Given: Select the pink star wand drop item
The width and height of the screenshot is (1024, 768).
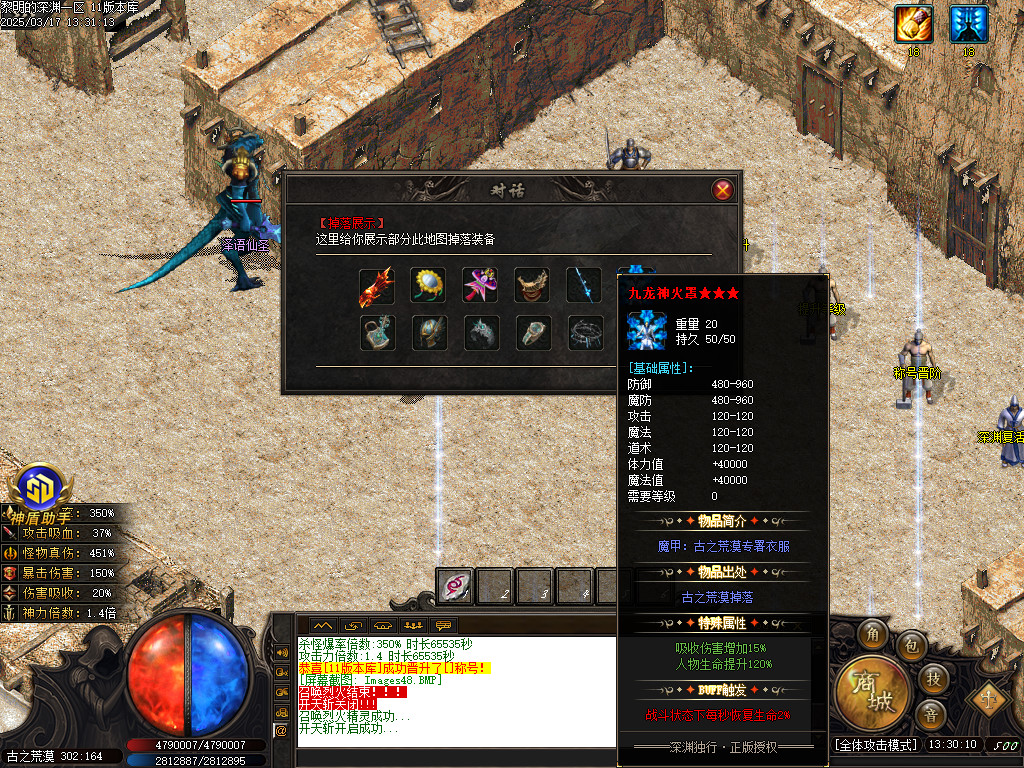Looking at the screenshot, I should point(481,286).
